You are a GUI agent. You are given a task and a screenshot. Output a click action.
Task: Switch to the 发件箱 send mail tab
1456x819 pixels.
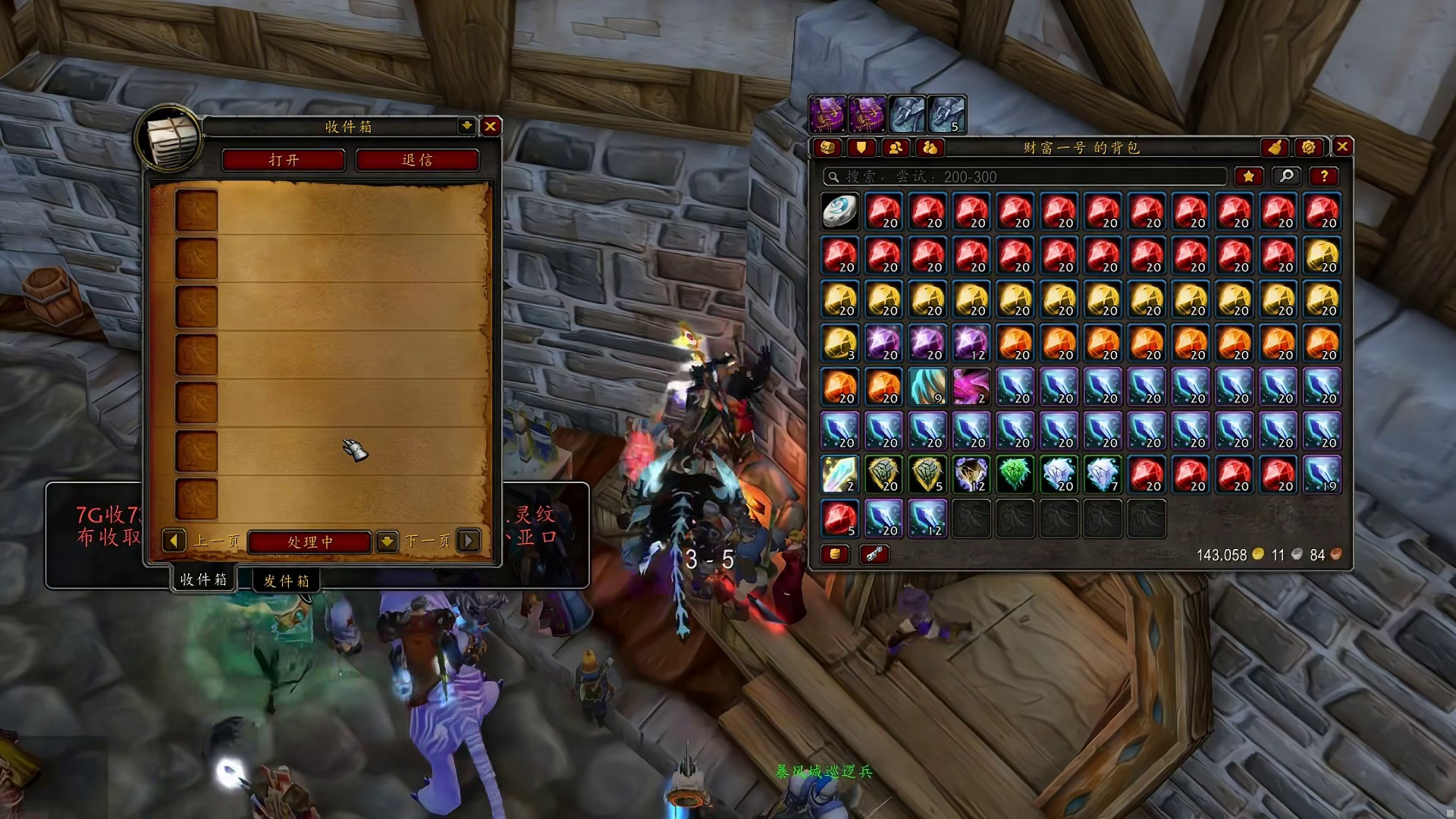(286, 581)
